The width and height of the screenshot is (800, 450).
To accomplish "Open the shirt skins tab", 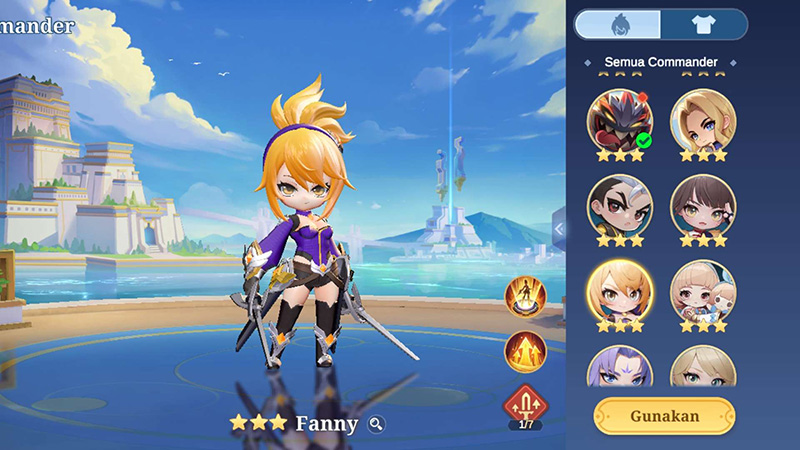I will click(704, 24).
